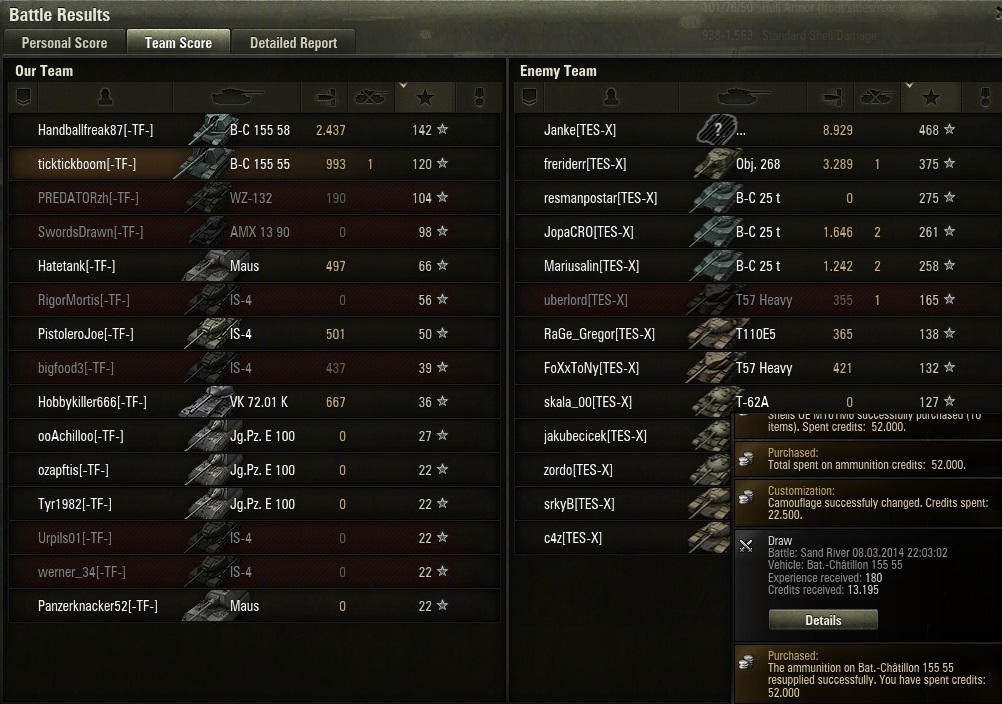Sort Enemy Team by experience star column
The image size is (1002, 704).
point(931,97)
